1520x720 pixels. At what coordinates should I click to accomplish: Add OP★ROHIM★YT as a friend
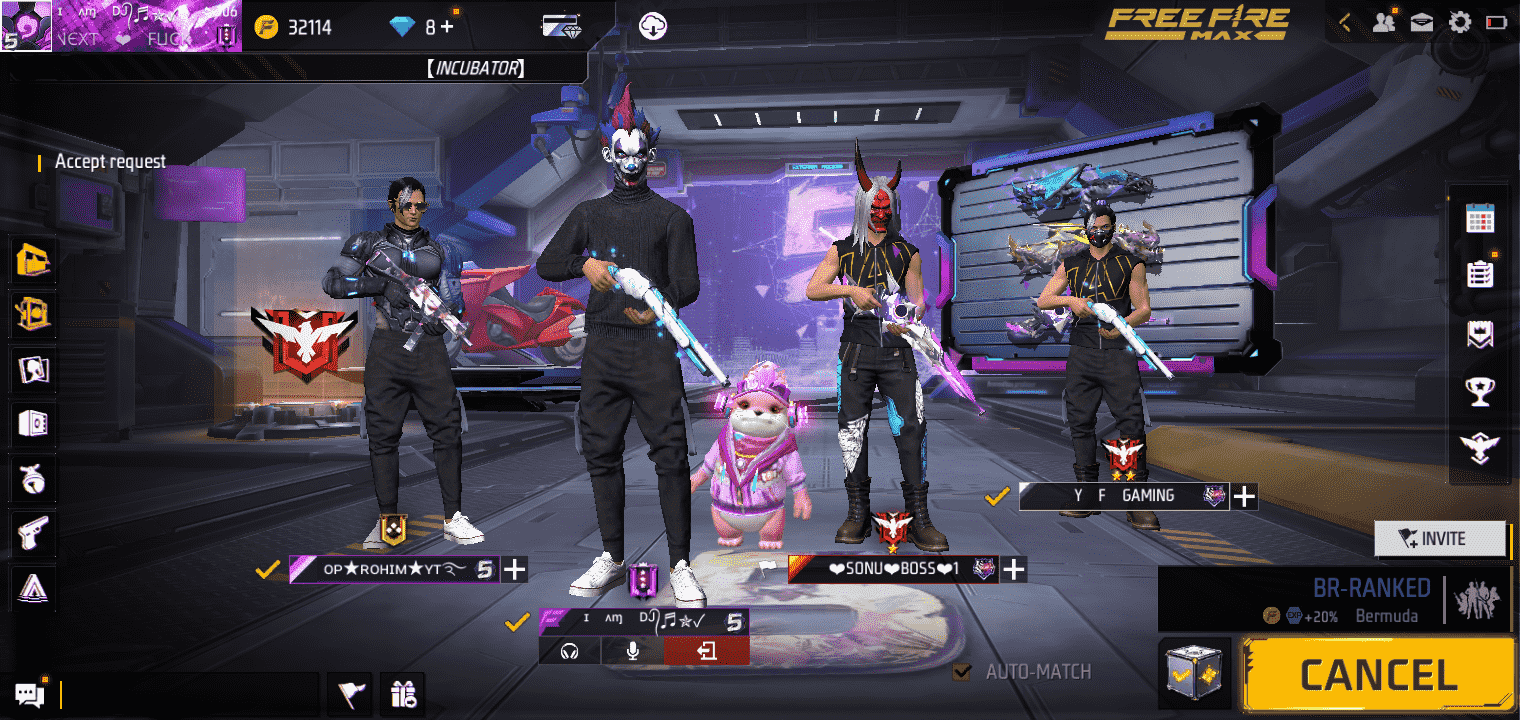[514, 570]
